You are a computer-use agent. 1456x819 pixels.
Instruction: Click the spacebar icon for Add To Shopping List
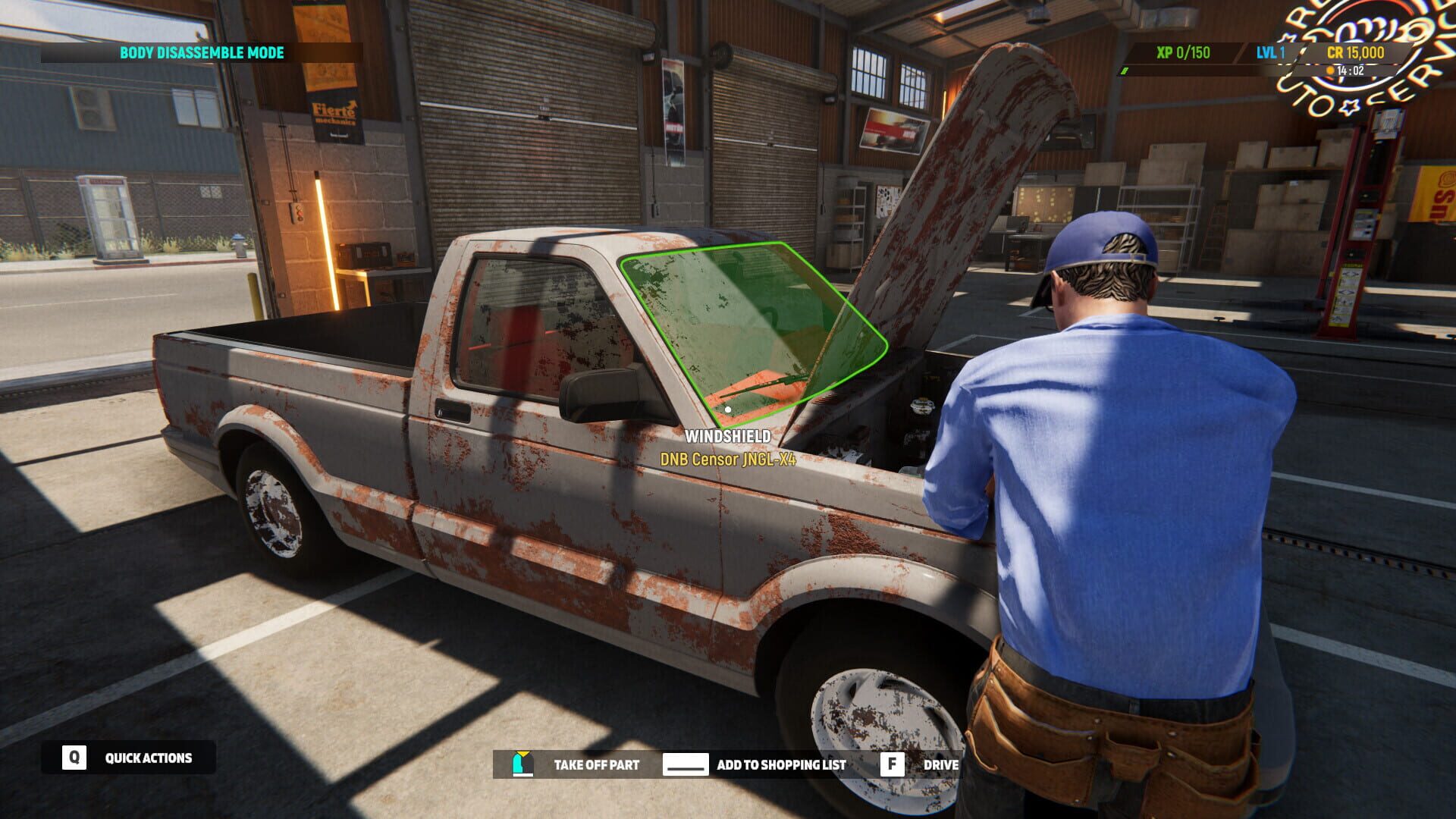(686, 764)
